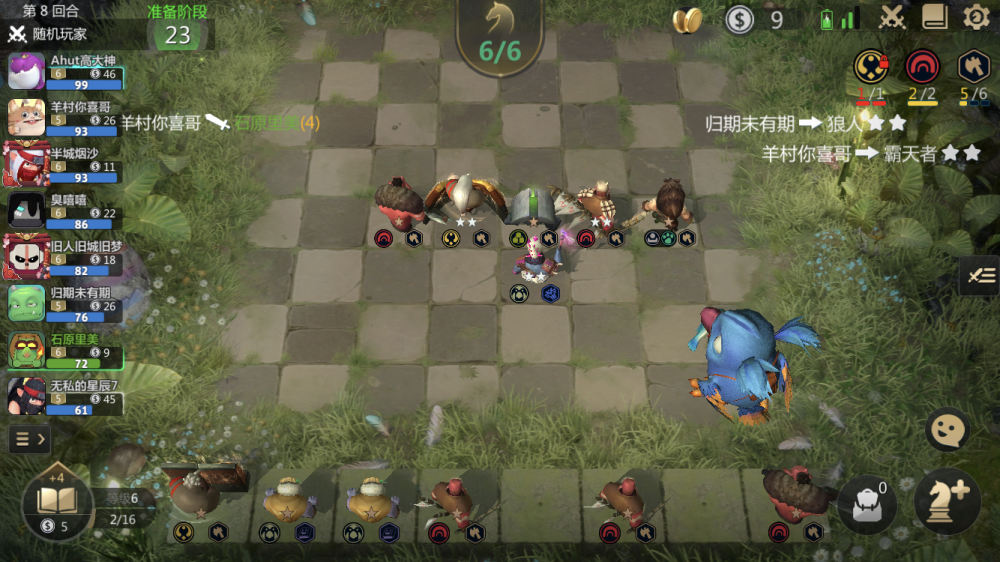View player 无私的星辰7's board
This screenshot has width=1000, height=562.
click(65, 397)
